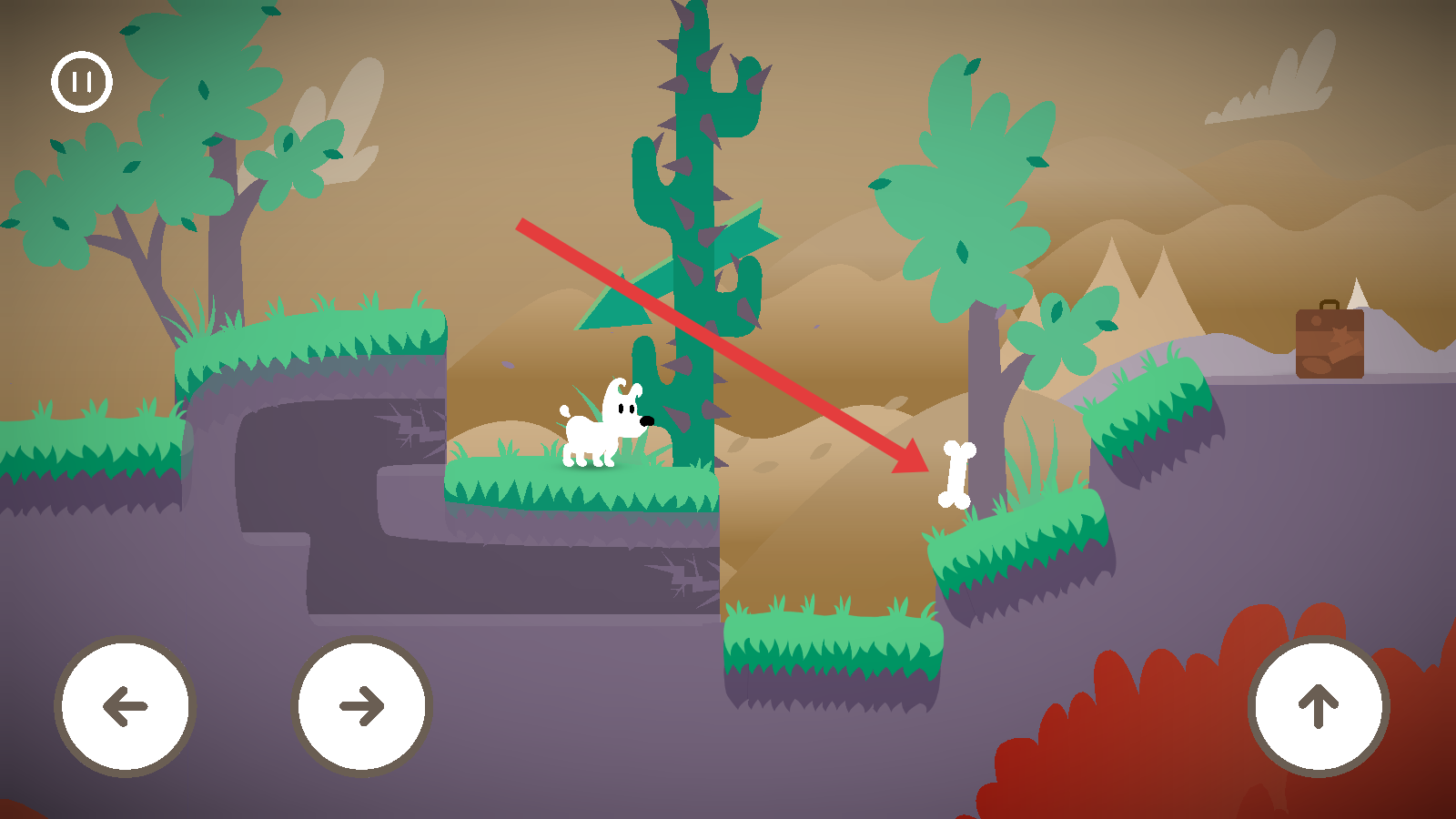This screenshot has width=1456, height=819.
Task: Tap the left arrow move button
Action: pos(126,706)
